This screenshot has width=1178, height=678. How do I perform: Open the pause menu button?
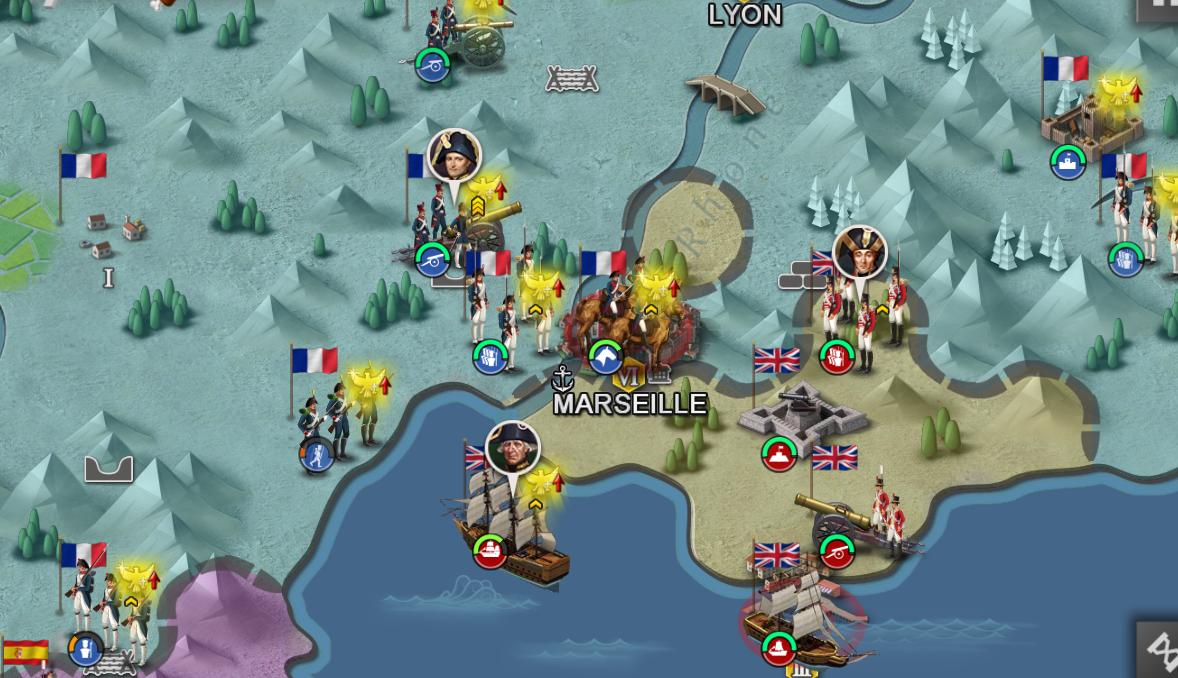click(x=1162, y=8)
